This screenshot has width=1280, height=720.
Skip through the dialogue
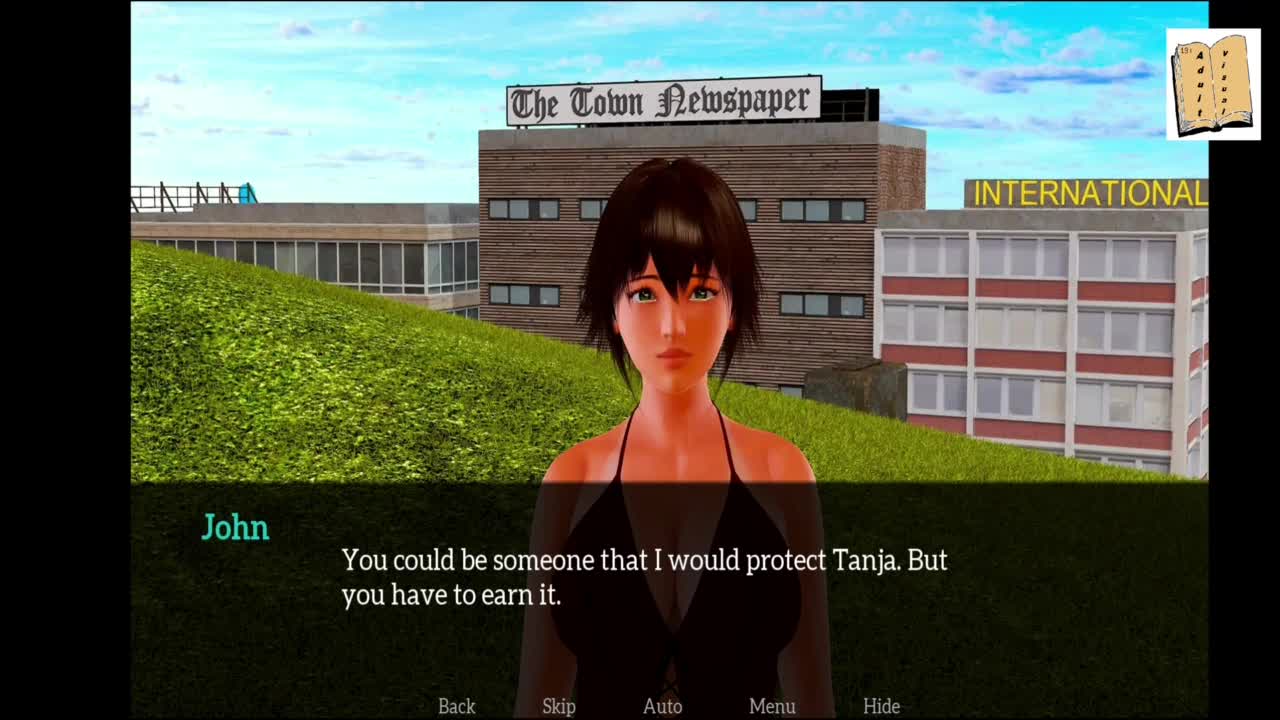click(x=559, y=706)
